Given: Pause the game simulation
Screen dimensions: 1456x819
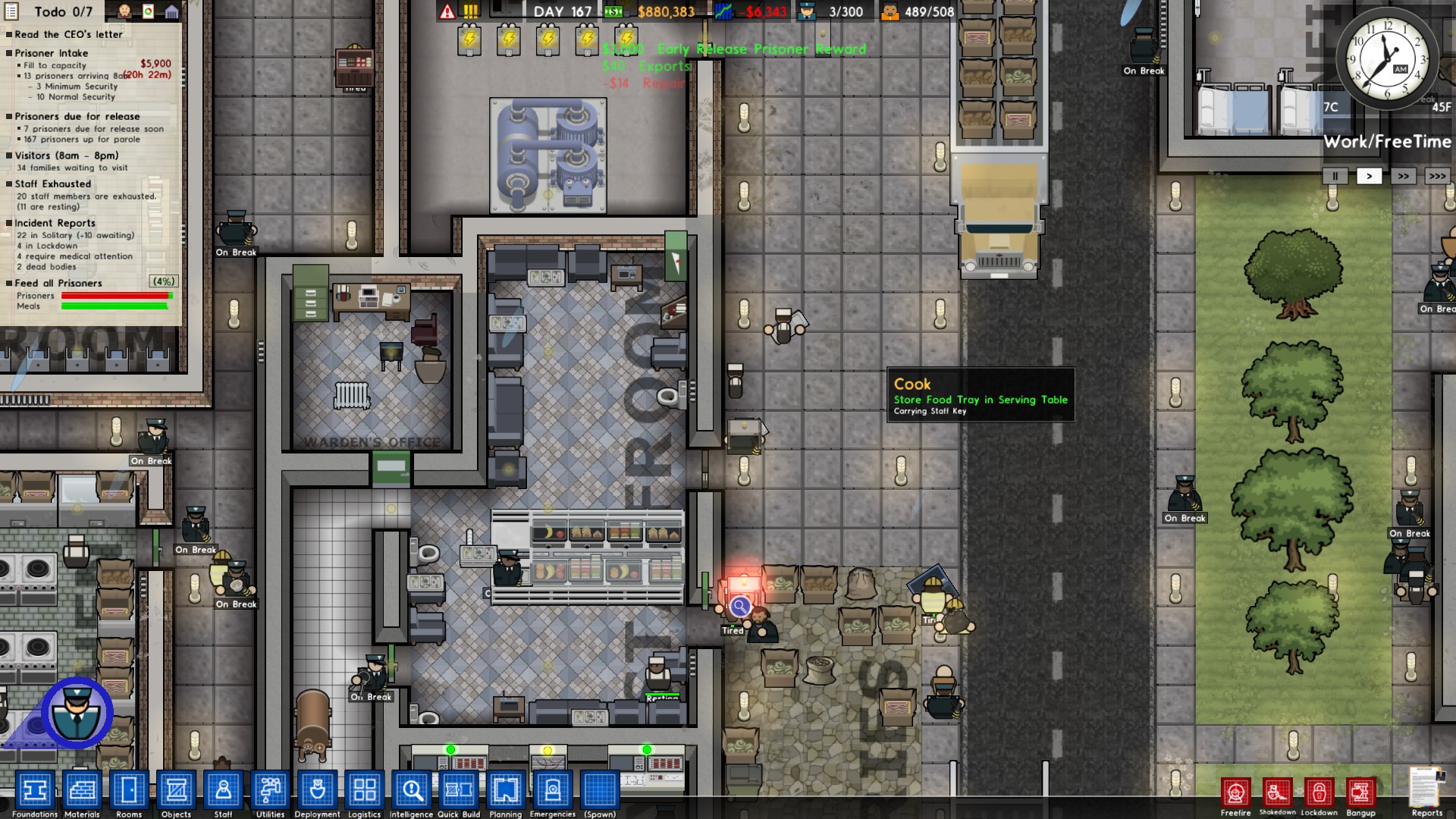Looking at the screenshot, I should tap(1334, 175).
